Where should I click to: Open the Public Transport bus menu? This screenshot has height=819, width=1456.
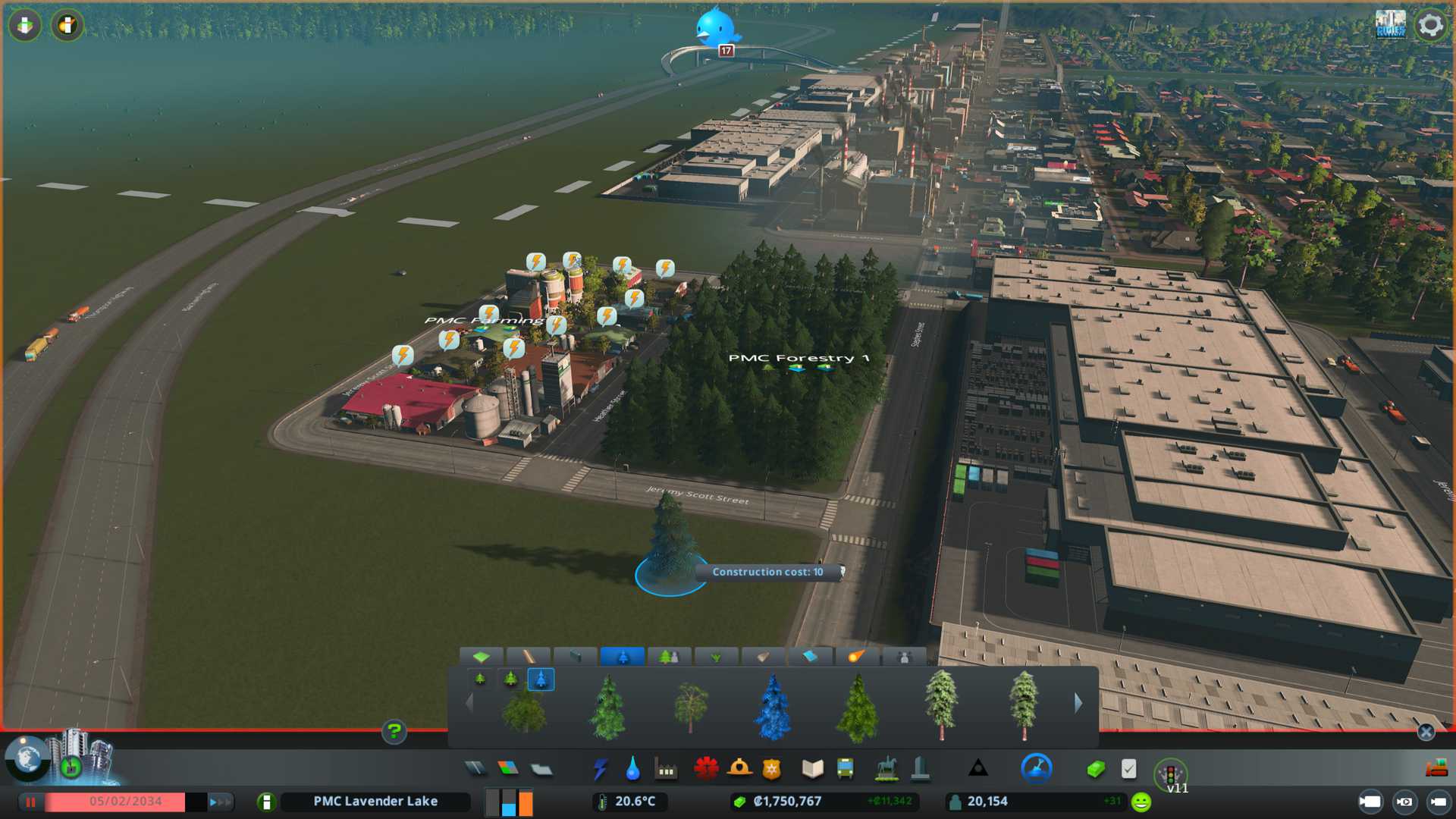click(845, 770)
